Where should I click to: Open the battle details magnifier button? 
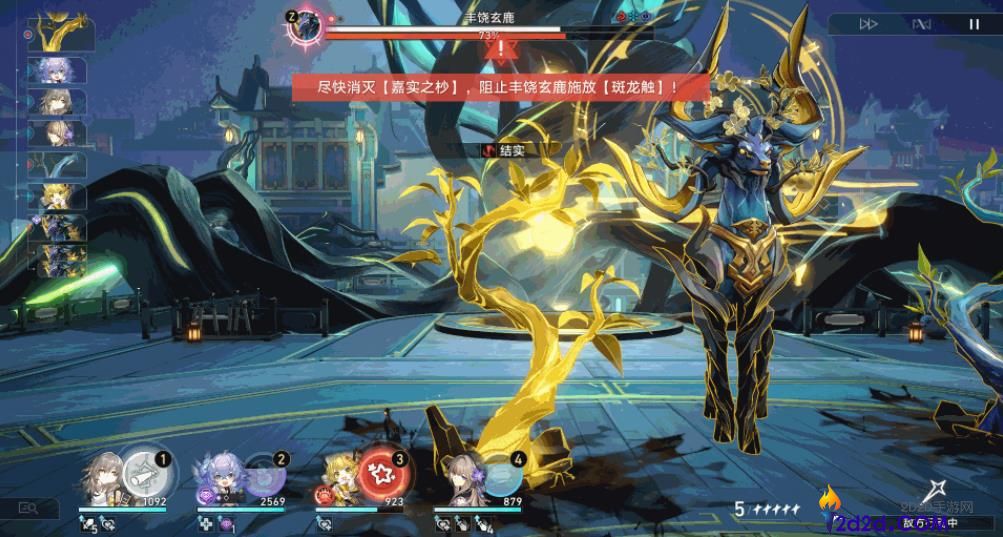[30, 509]
